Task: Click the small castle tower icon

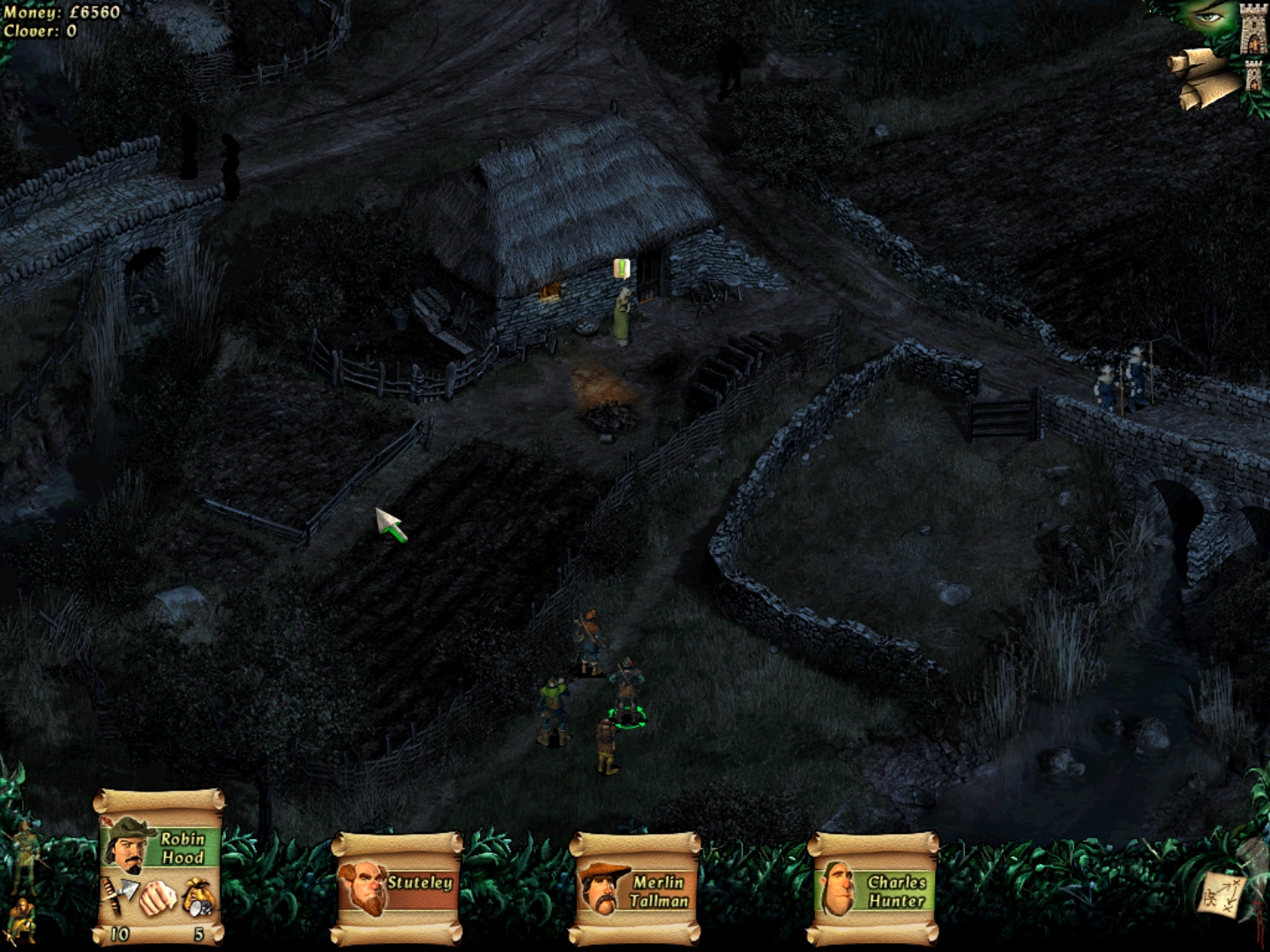Action: (x=1254, y=77)
